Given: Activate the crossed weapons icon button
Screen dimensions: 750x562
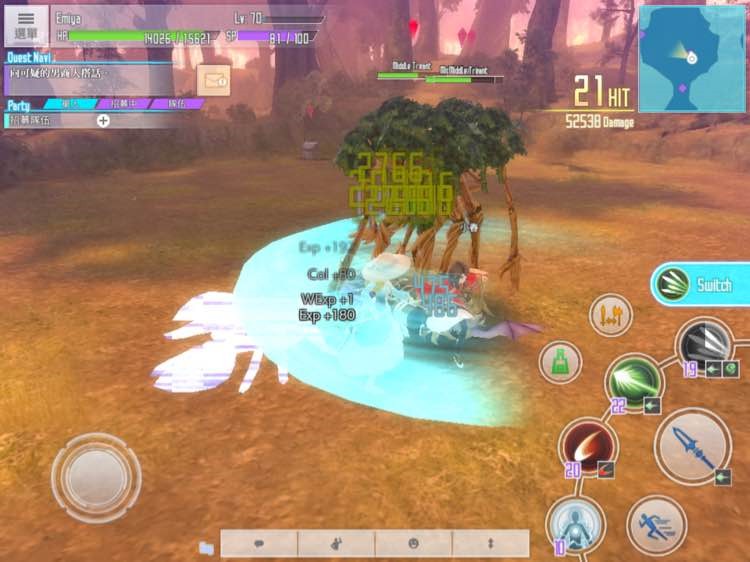Looking at the screenshot, I should point(610,316).
